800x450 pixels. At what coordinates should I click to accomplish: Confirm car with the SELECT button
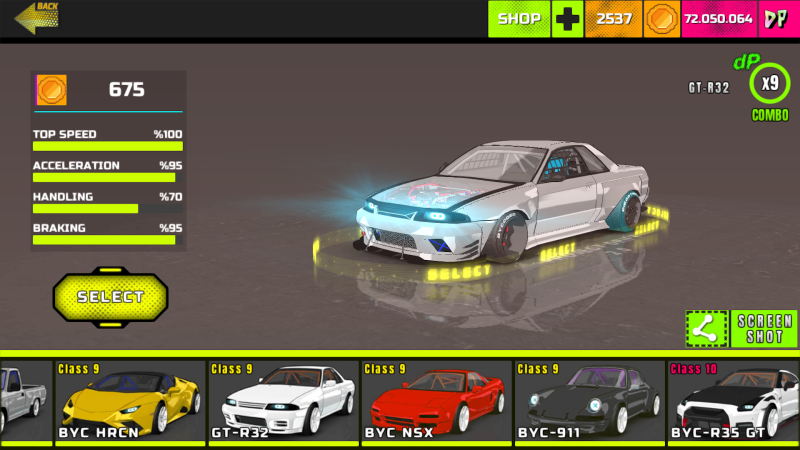[x=110, y=297]
